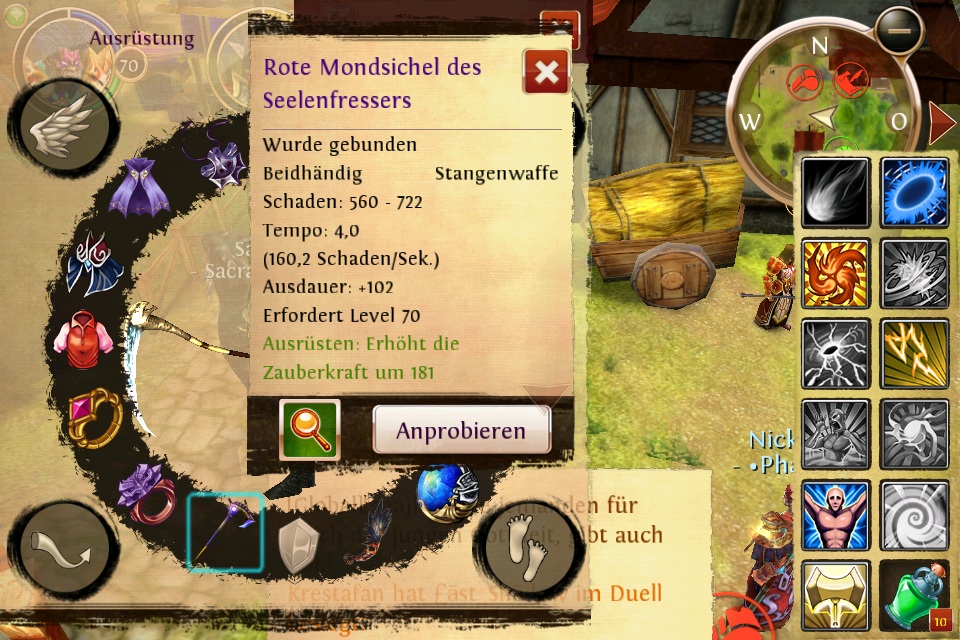
Task: Activate the golden lightning bolts ability
Action: tap(915, 353)
